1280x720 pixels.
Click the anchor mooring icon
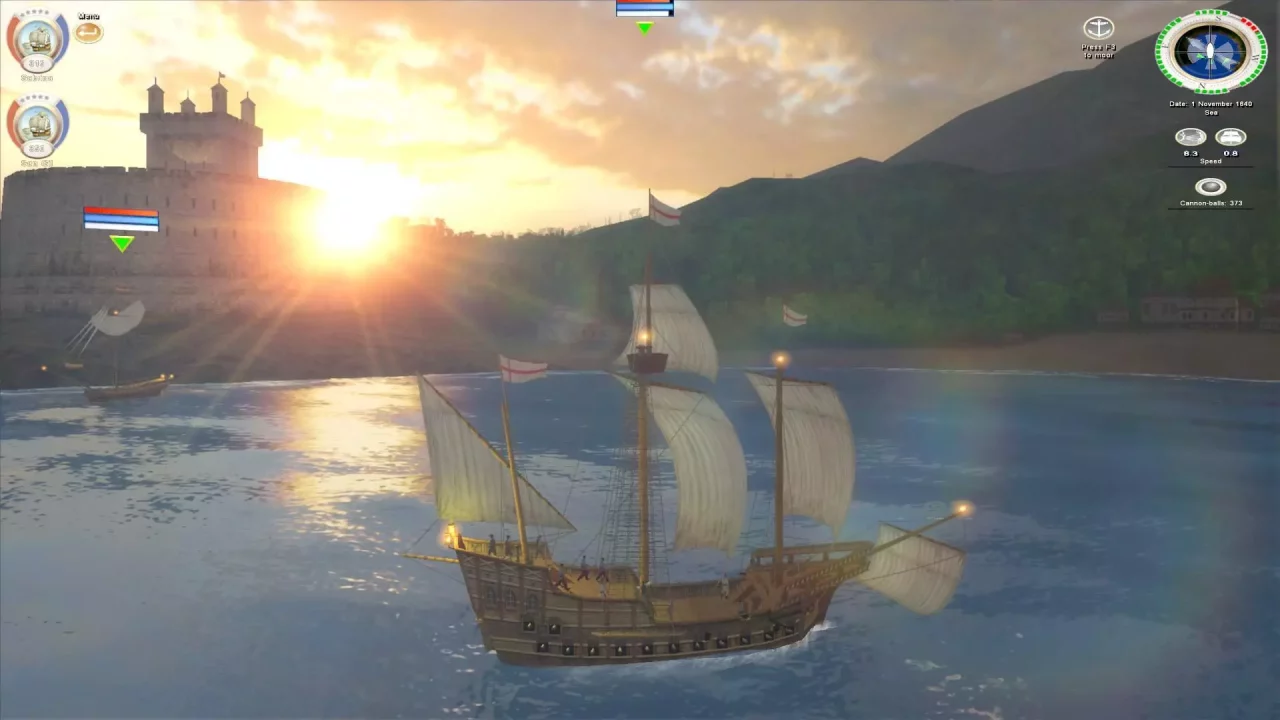point(1100,26)
